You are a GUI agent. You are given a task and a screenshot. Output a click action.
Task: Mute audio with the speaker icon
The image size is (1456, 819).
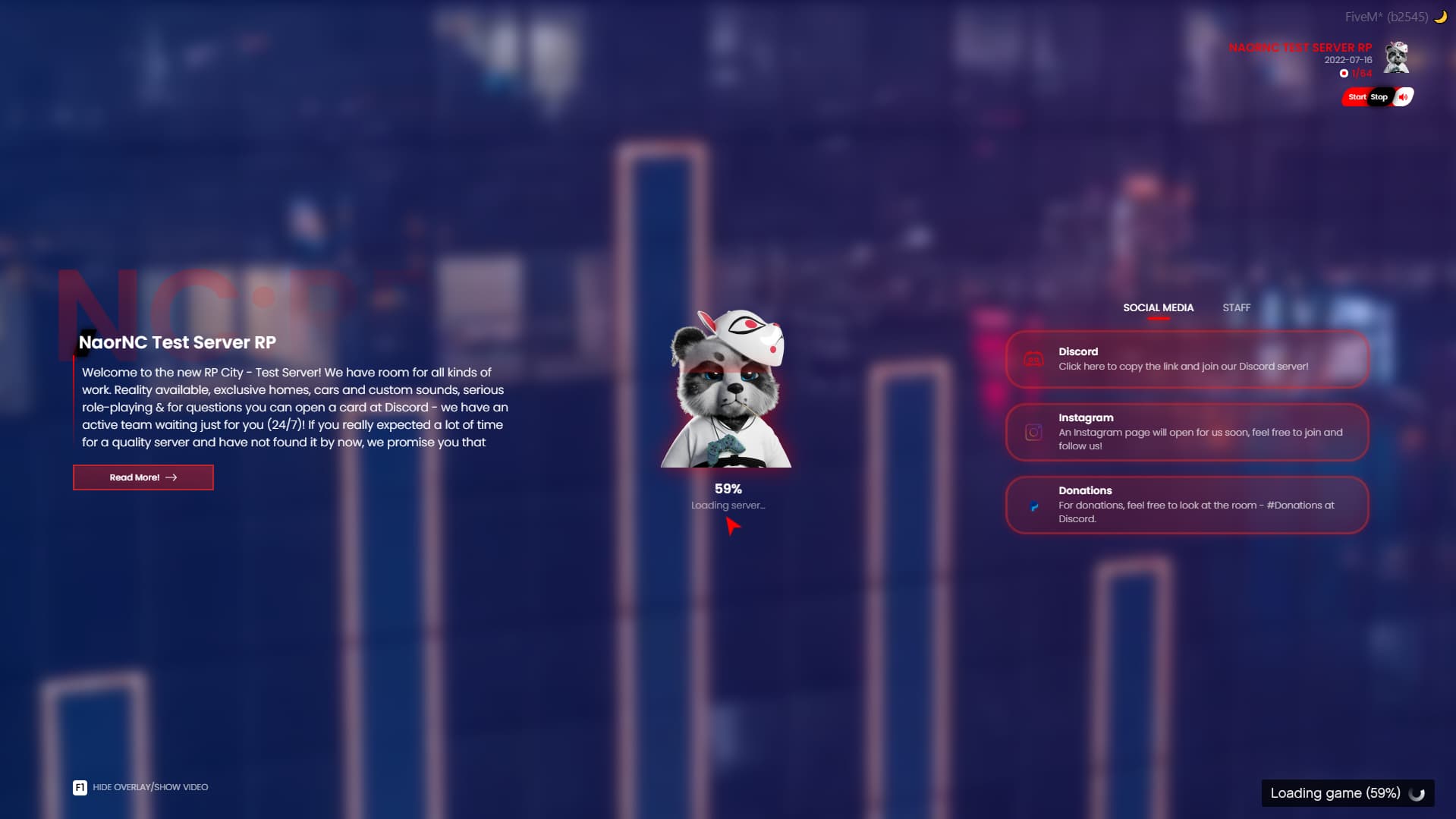(1404, 96)
